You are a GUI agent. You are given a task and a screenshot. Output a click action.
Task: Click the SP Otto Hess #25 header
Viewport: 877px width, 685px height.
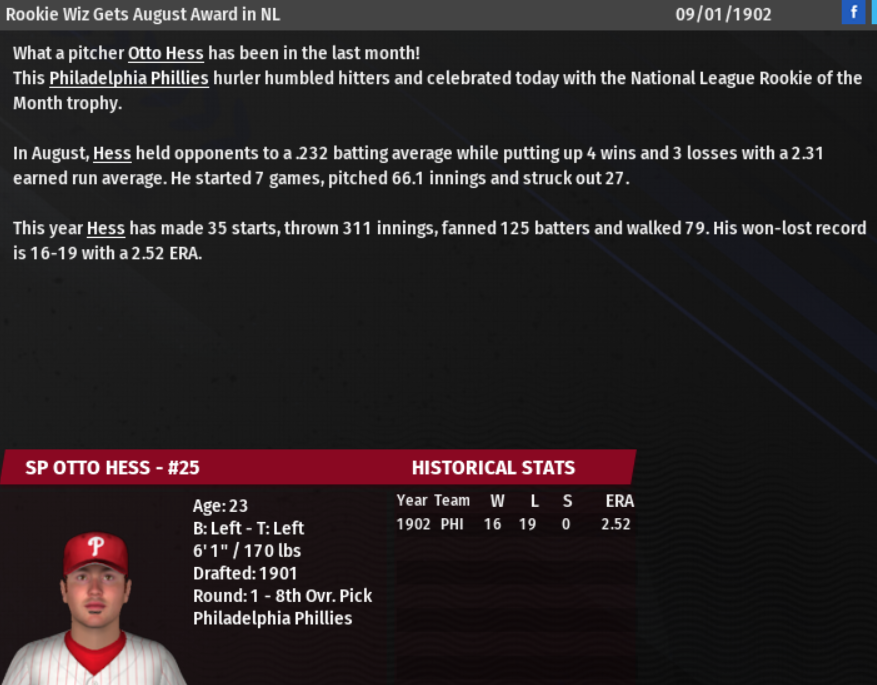coord(112,468)
